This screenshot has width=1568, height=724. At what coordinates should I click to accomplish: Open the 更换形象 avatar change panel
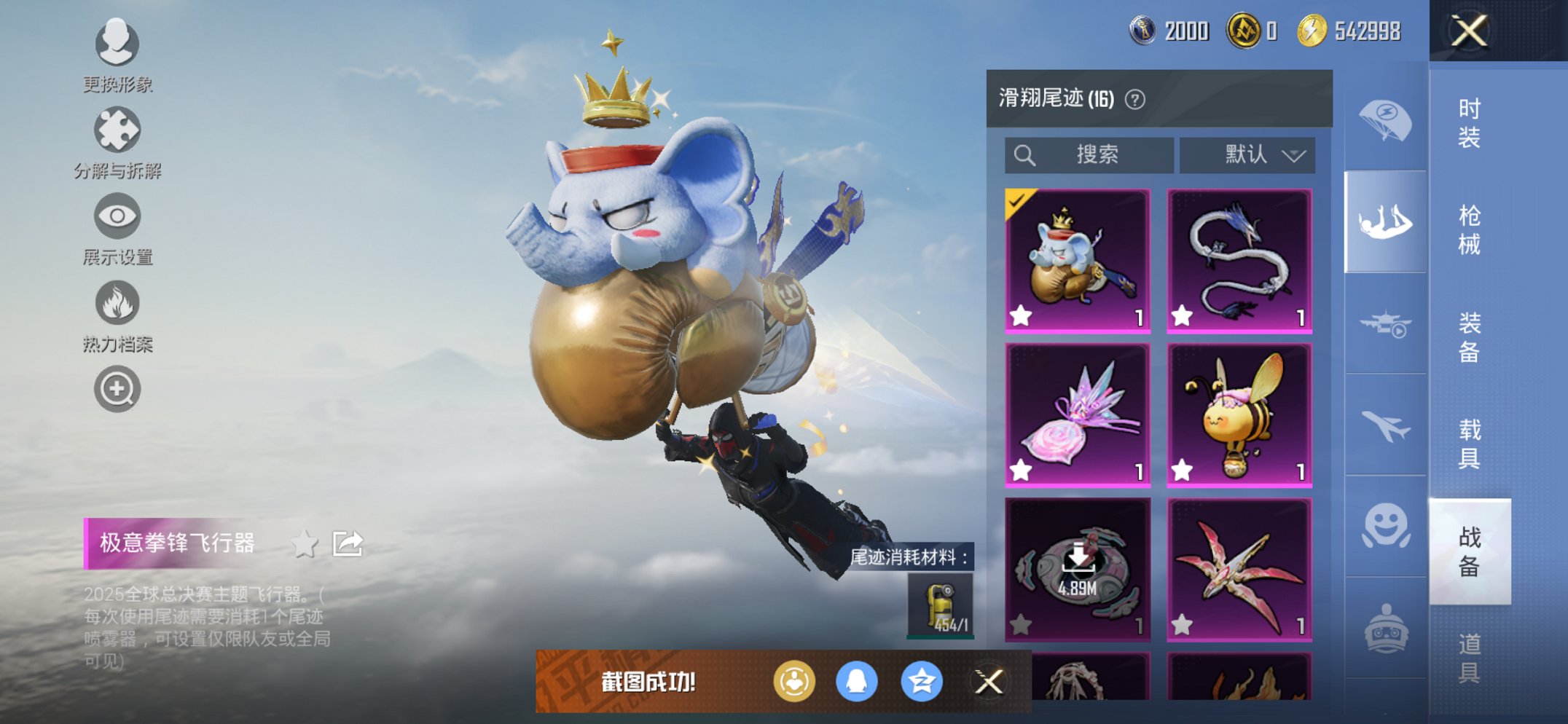[x=117, y=44]
